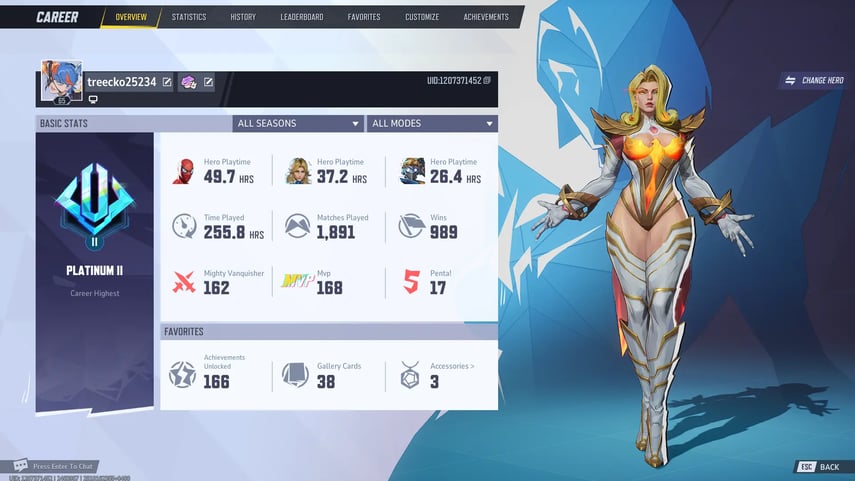View the Achievements tab

pyautogui.click(x=485, y=17)
